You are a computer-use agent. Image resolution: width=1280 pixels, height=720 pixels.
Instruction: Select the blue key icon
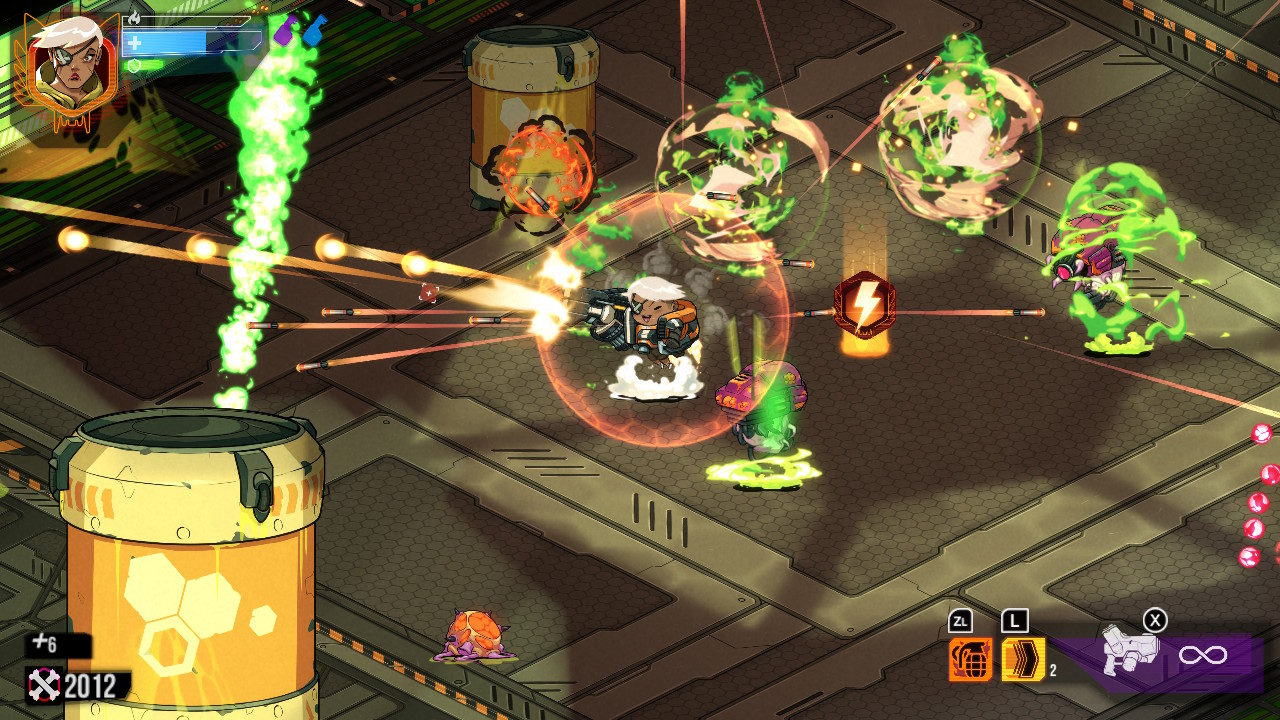coord(314,31)
